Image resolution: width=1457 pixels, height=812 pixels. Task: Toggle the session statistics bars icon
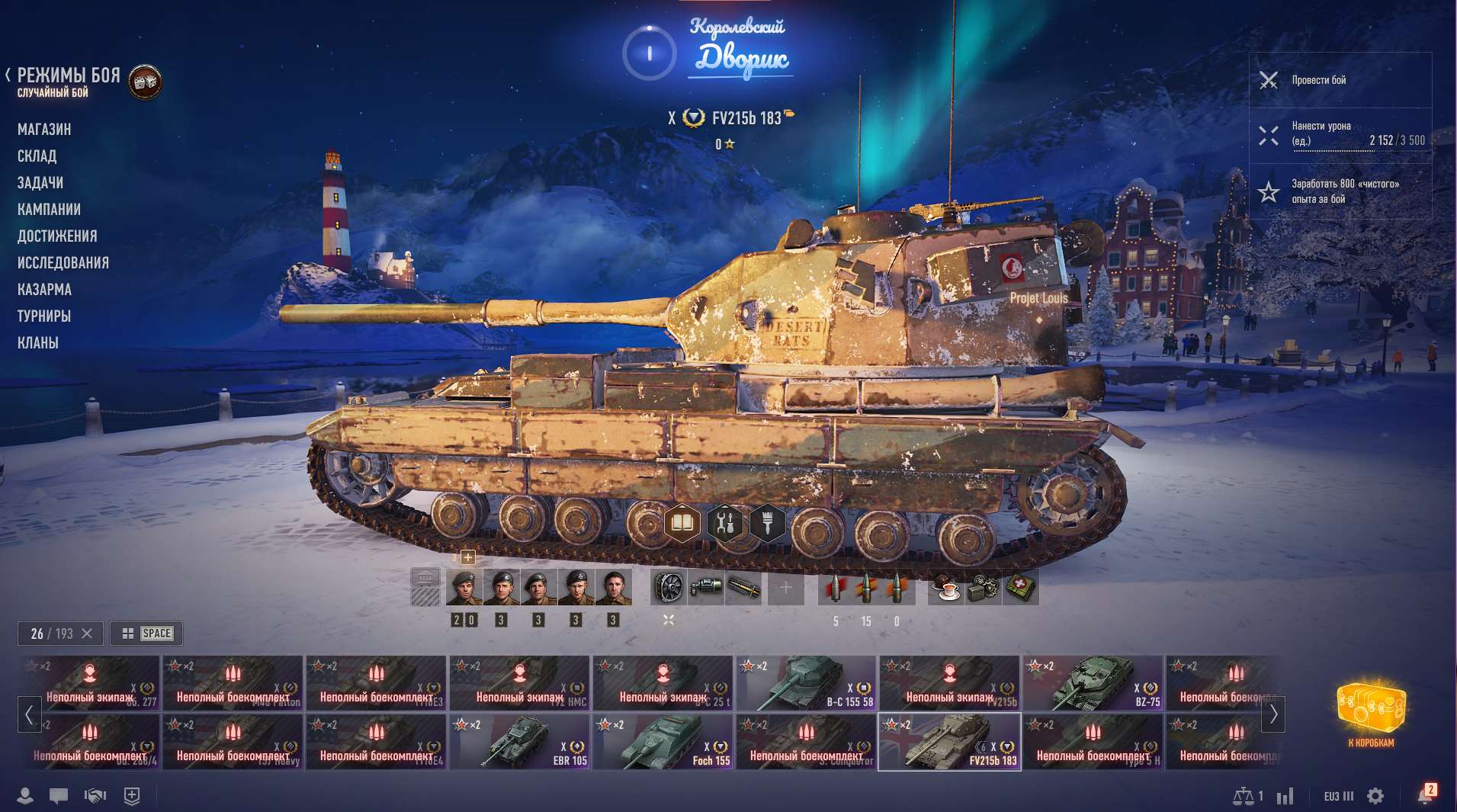pyautogui.click(x=1285, y=795)
